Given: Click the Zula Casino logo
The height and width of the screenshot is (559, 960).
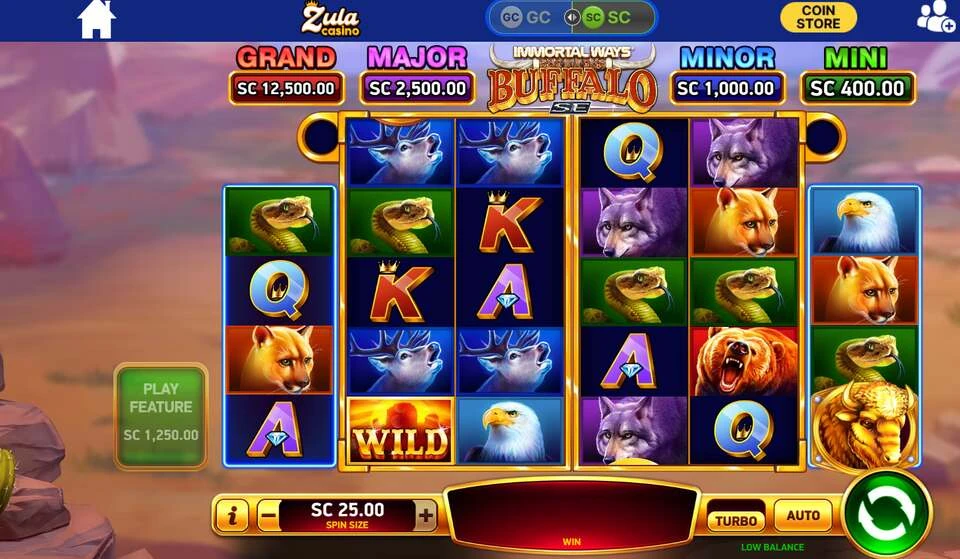Looking at the screenshot, I should pos(330,18).
